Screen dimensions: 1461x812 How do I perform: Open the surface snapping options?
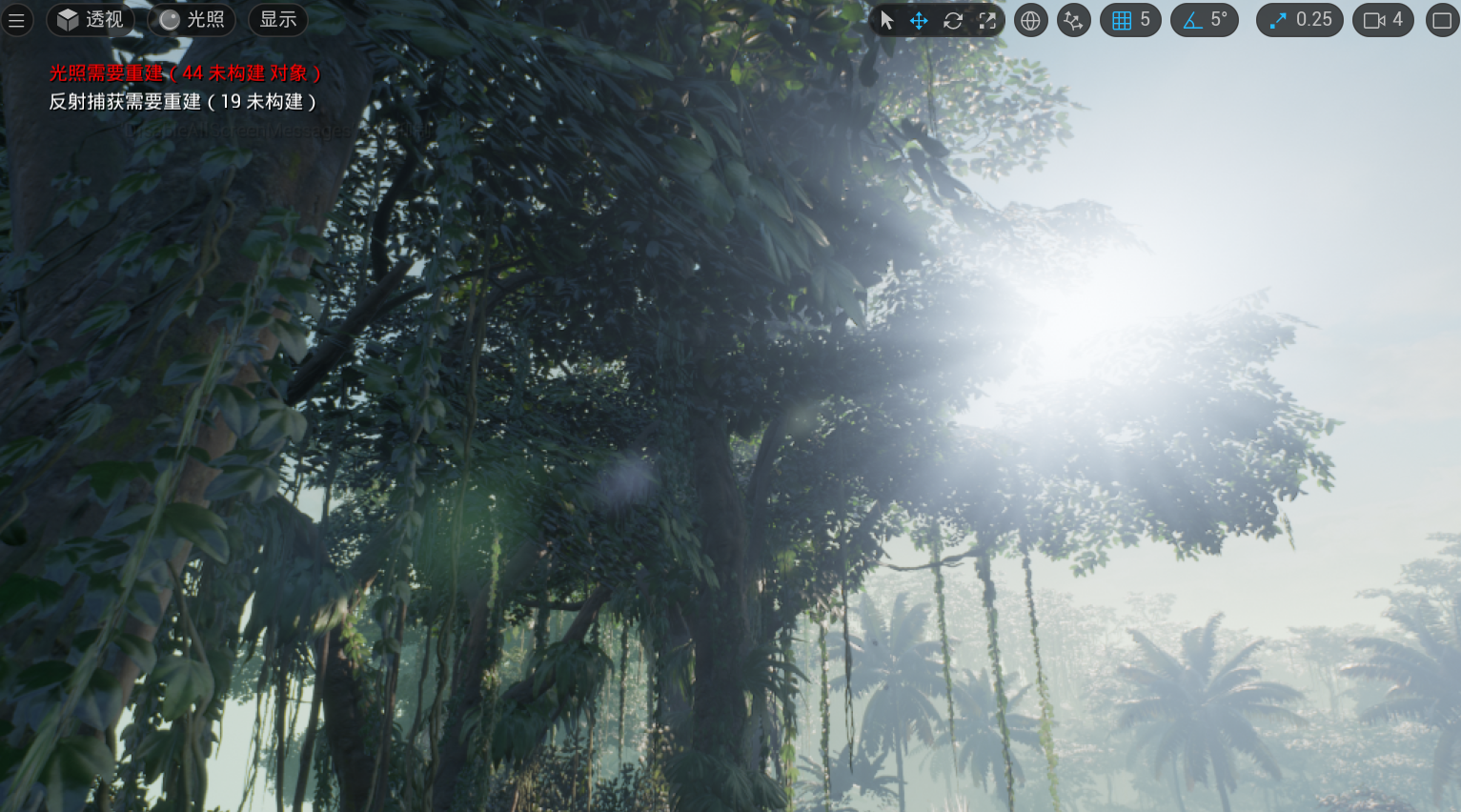pos(1073,20)
